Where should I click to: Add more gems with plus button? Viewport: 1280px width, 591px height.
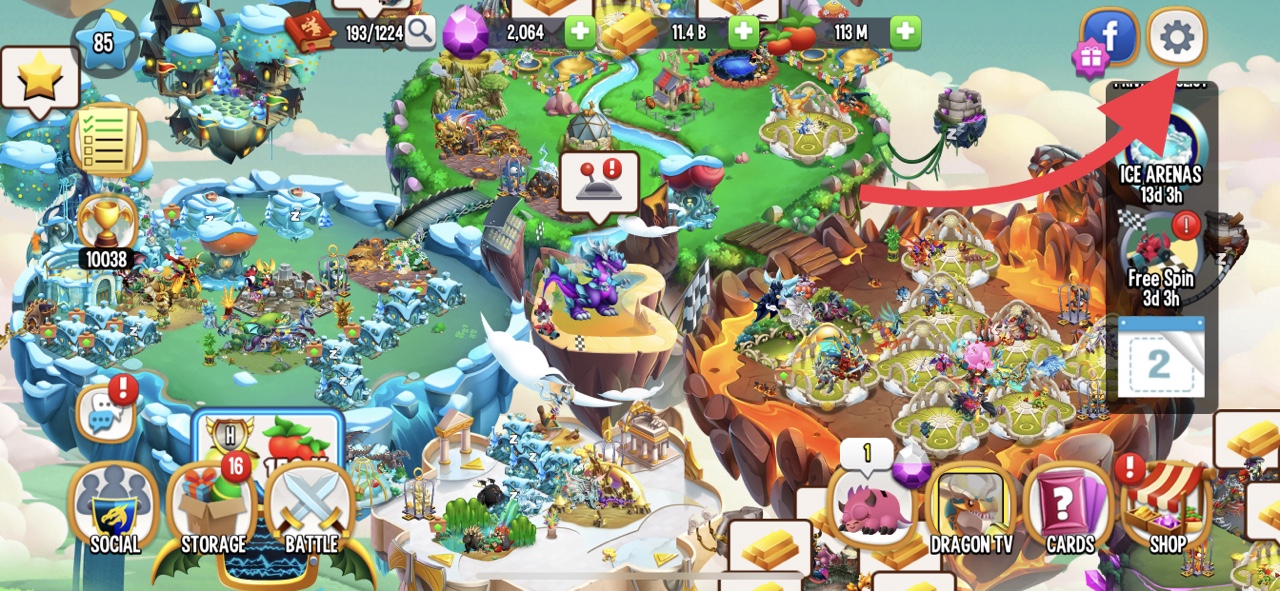tap(581, 32)
